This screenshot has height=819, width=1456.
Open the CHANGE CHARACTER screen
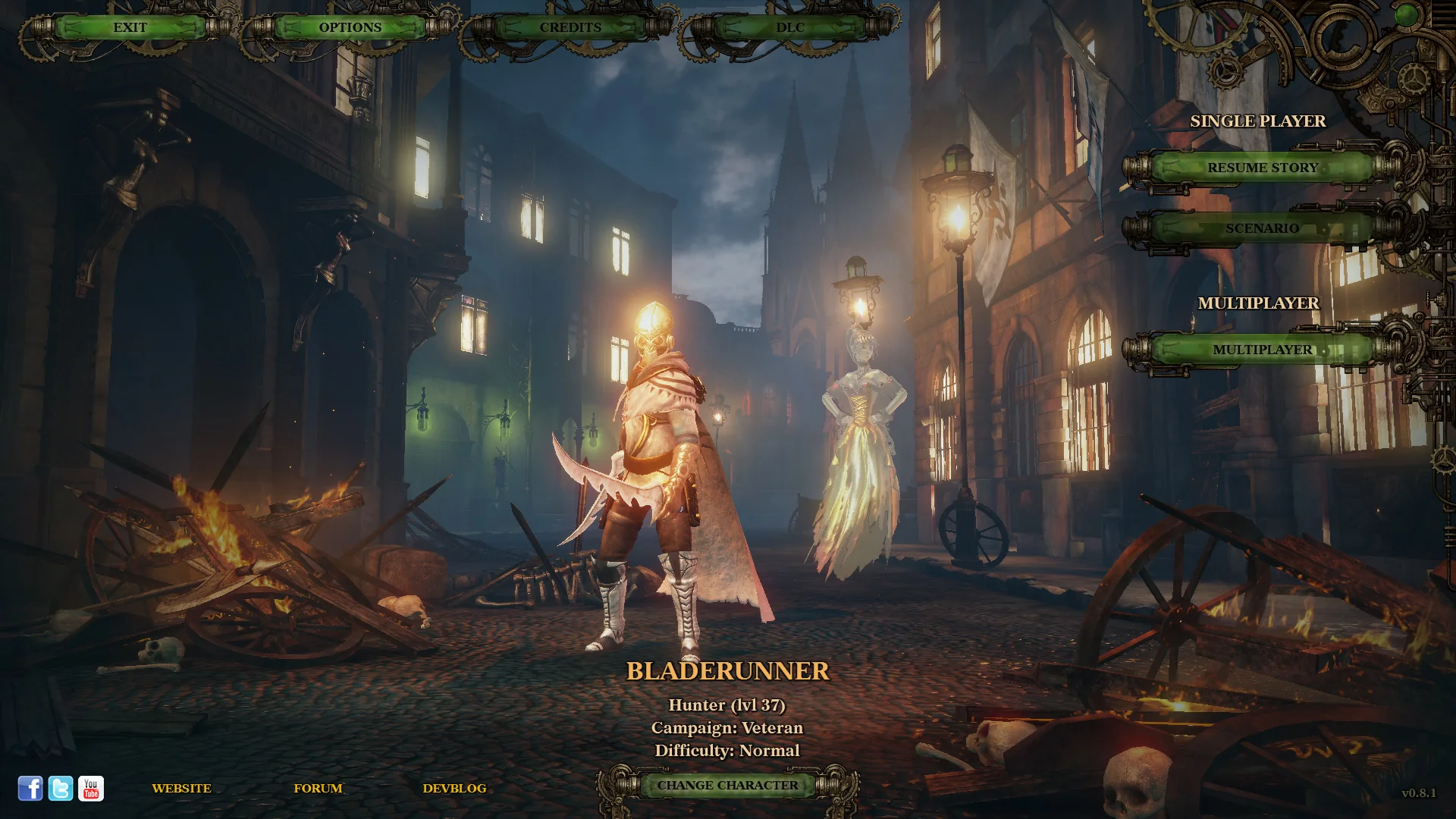(x=727, y=785)
